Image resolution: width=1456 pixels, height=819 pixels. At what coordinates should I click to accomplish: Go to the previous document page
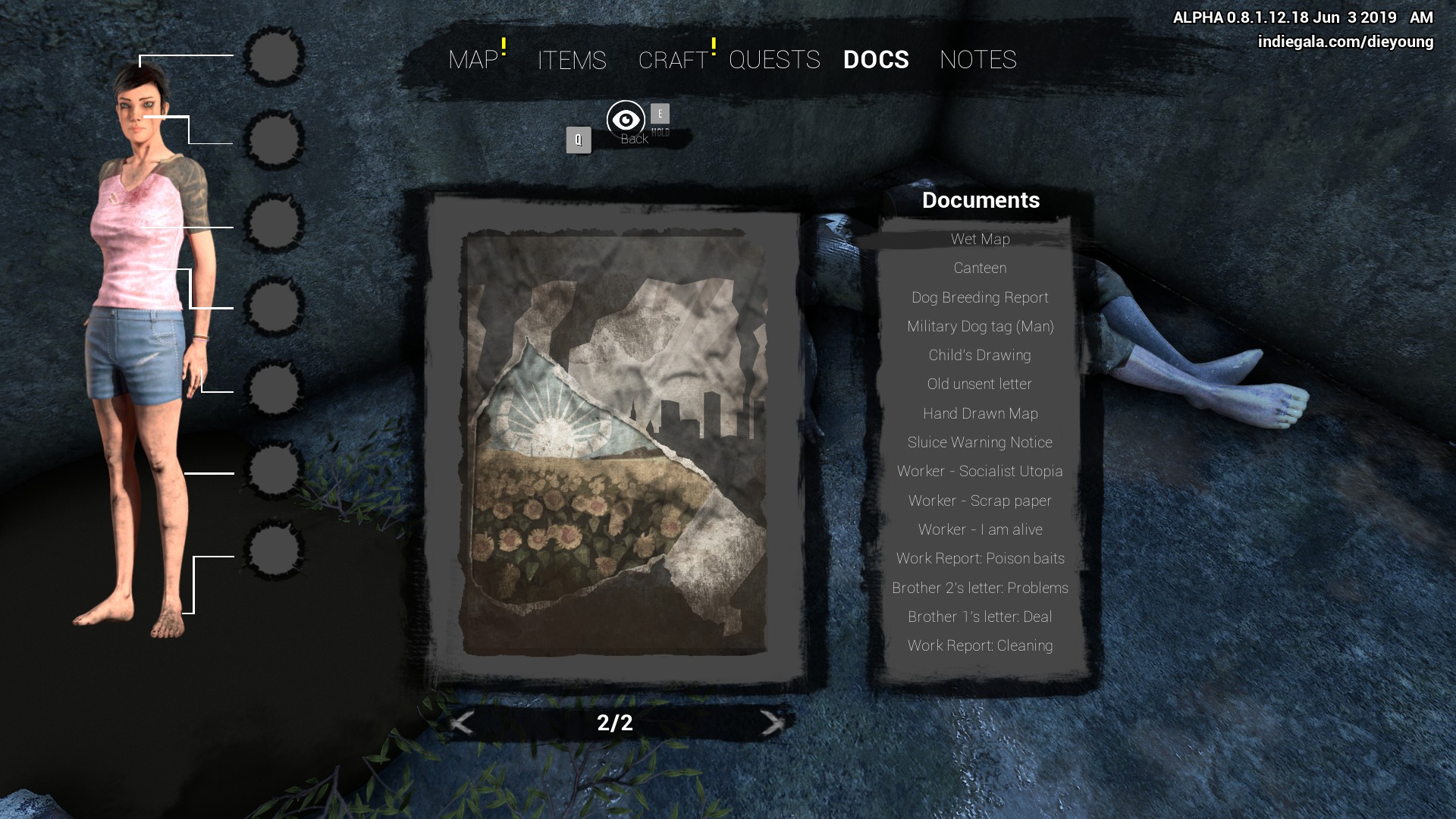pyautogui.click(x=462, y=723)
